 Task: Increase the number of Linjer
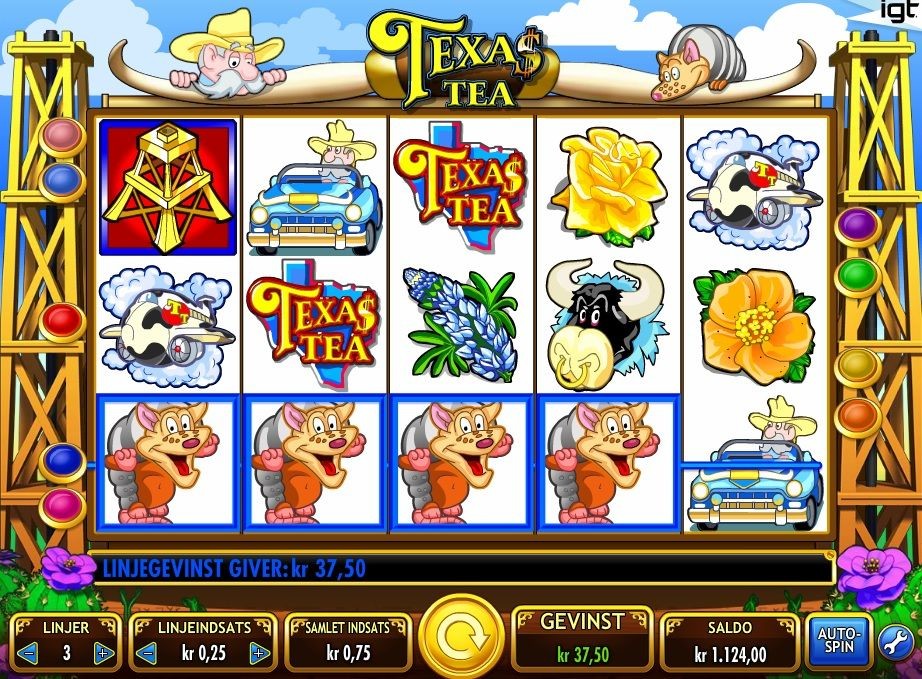(102, 653)
